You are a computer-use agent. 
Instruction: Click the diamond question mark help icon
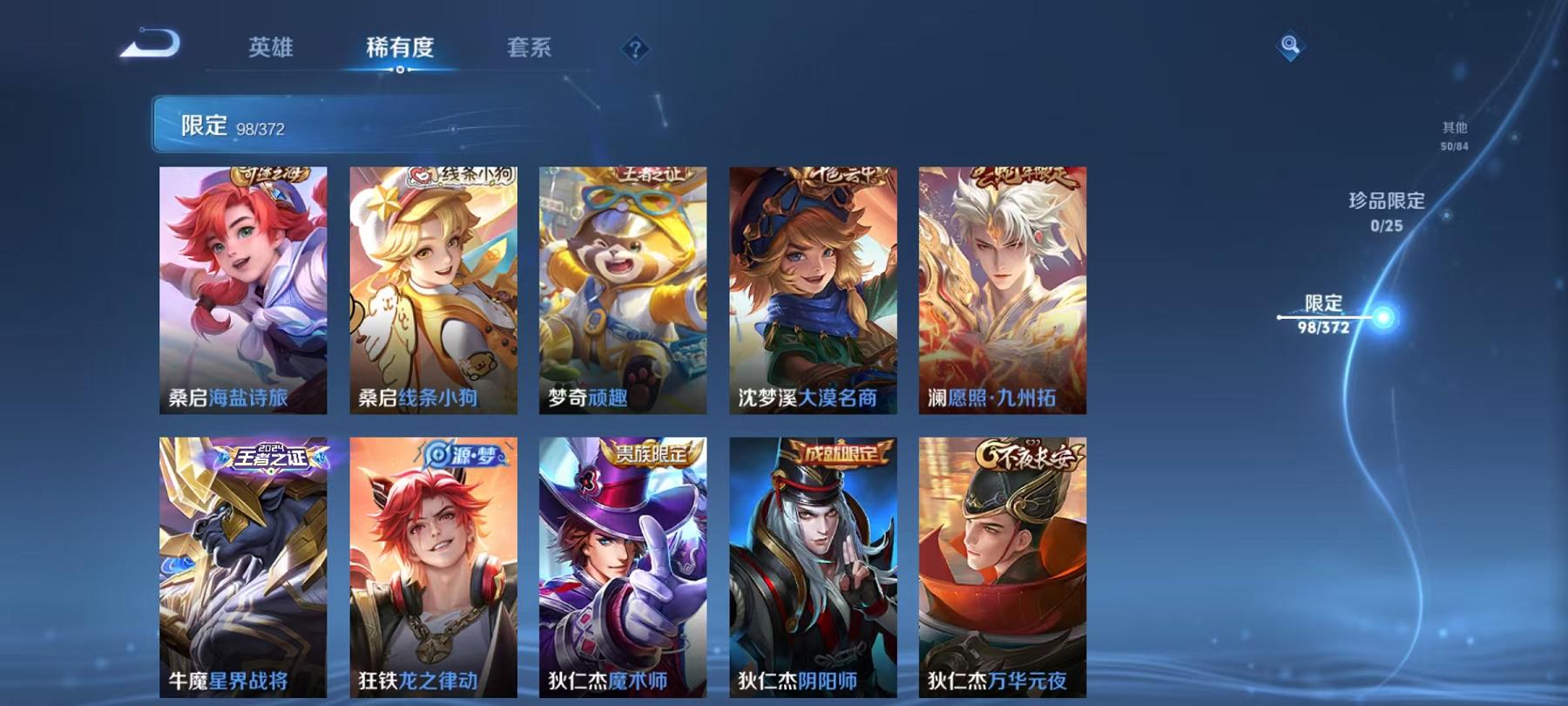639,51
